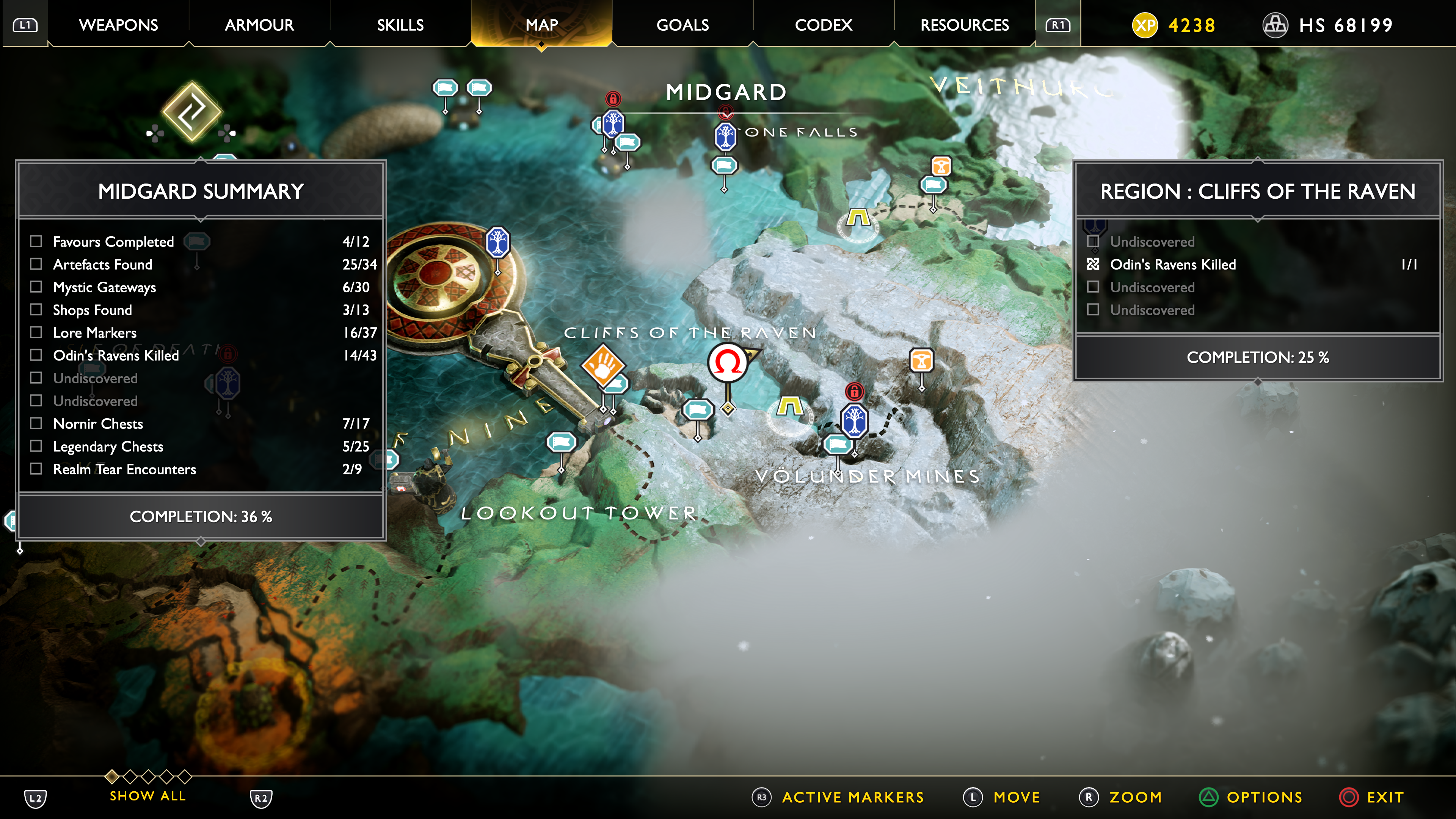Select the Shops Found row
The width and height of the screenshot is (1456, 819).
click(x=36, y=310)
